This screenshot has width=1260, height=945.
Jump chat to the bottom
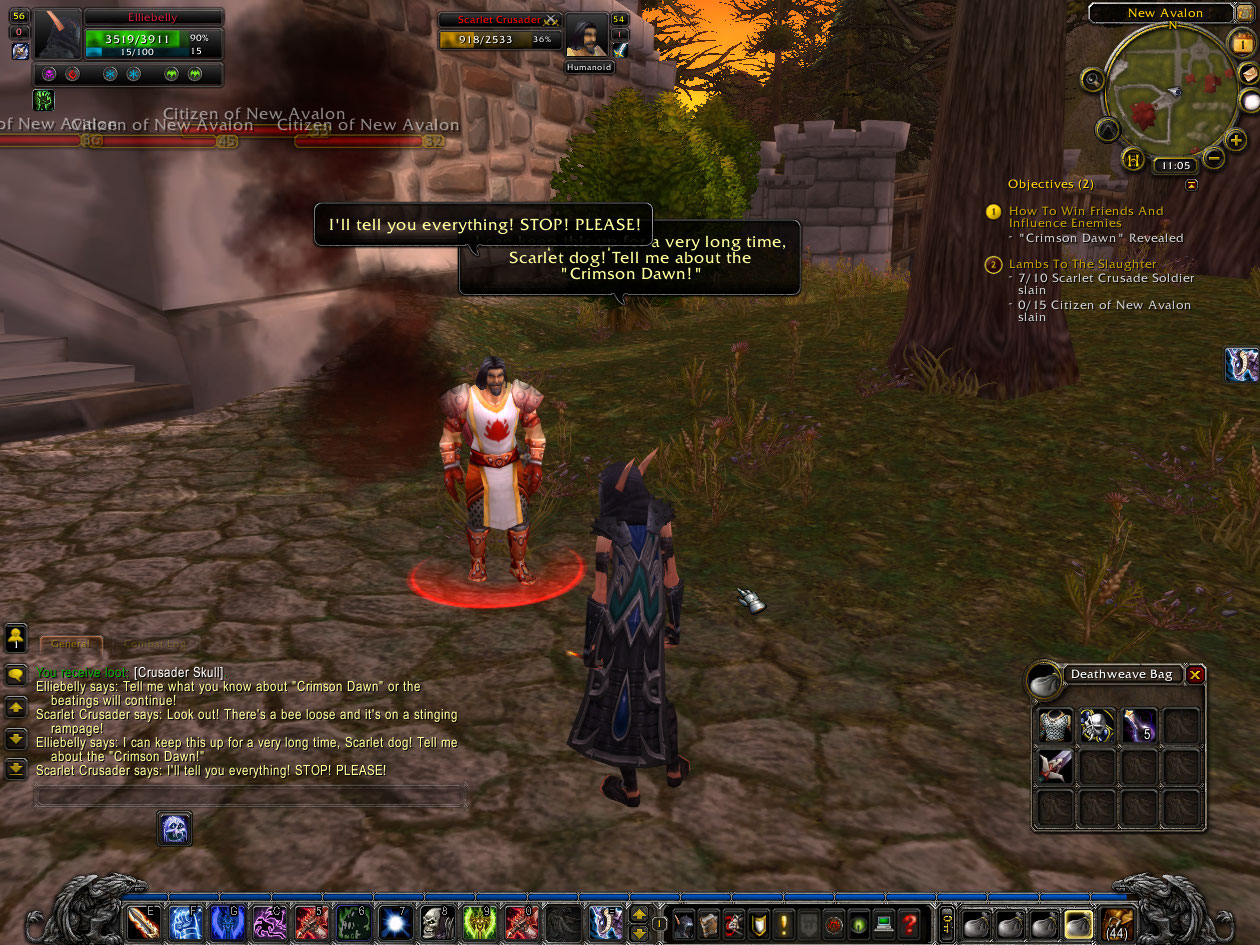click(16, 768)
